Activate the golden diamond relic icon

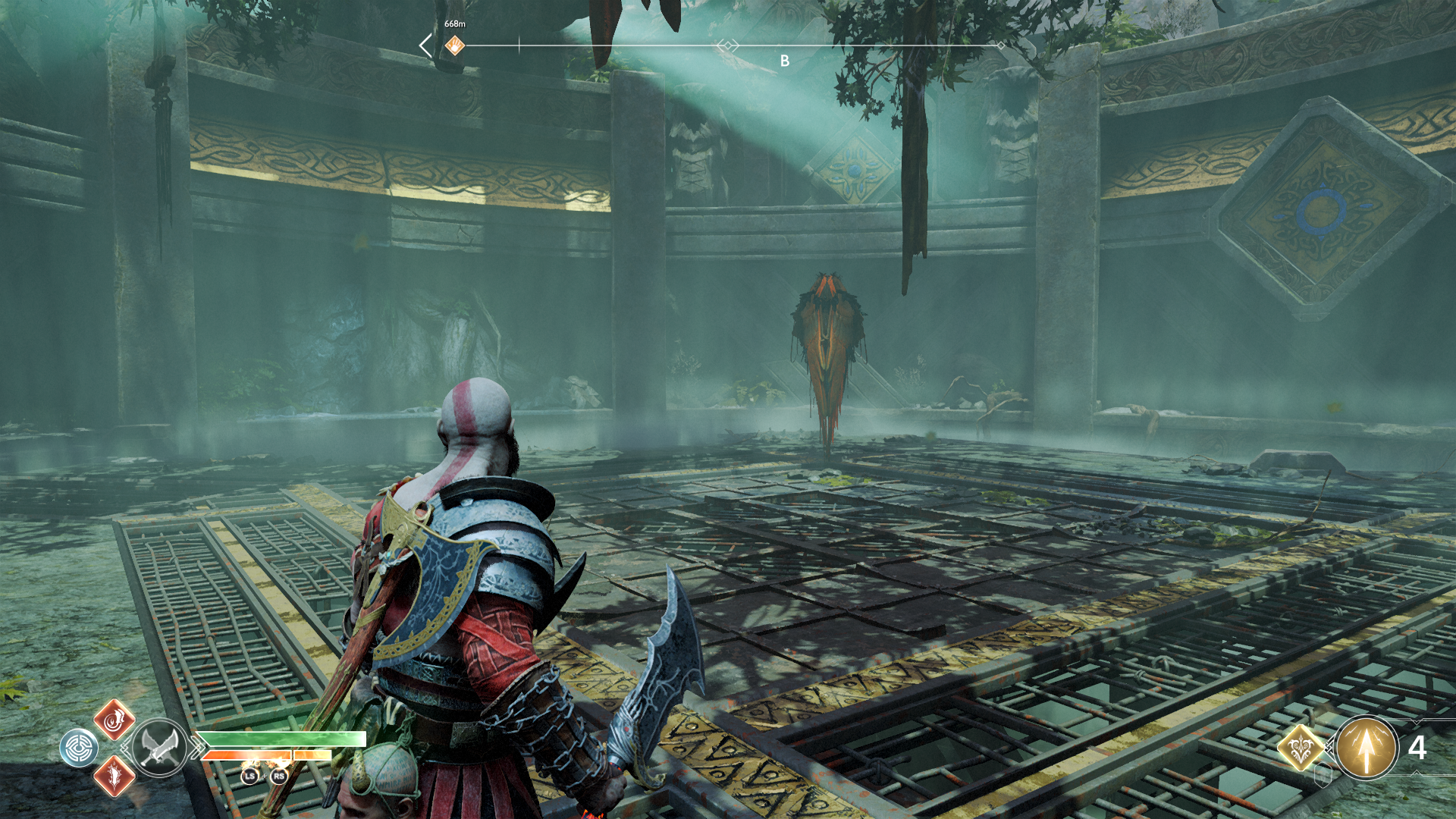coord(1301,748)
